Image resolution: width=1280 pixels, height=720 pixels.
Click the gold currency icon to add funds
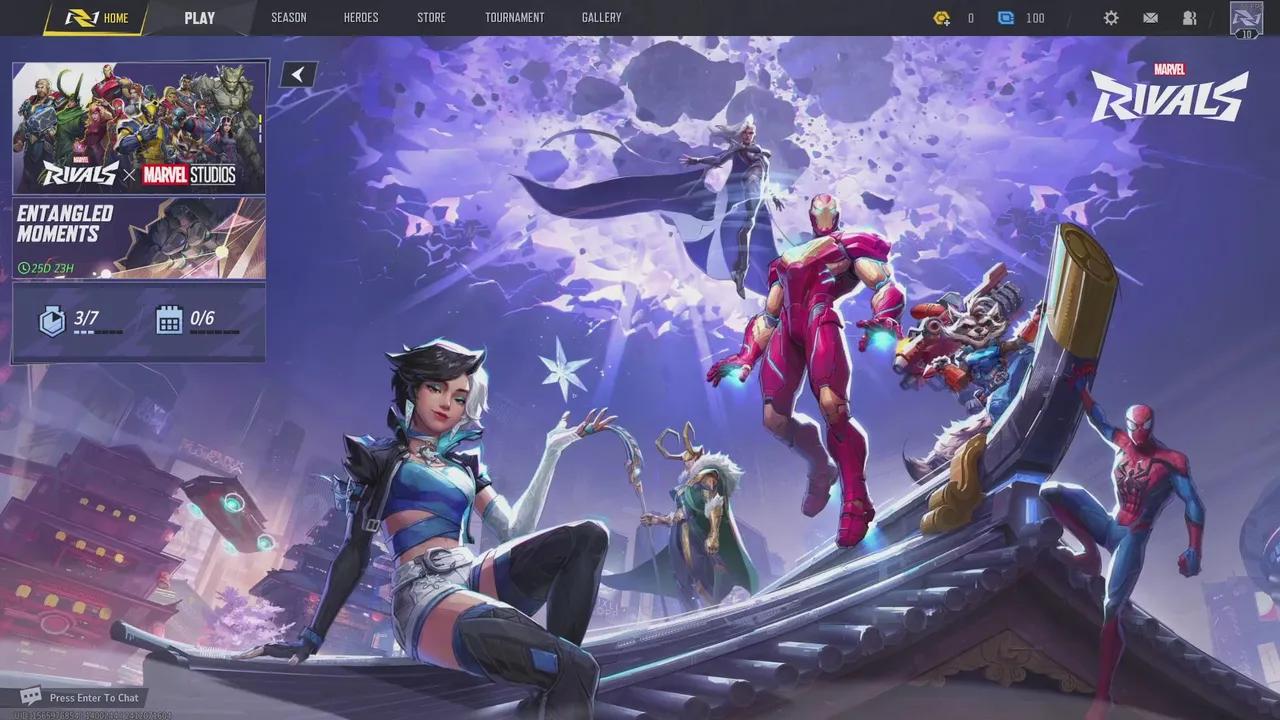click(x=941, y=17)
